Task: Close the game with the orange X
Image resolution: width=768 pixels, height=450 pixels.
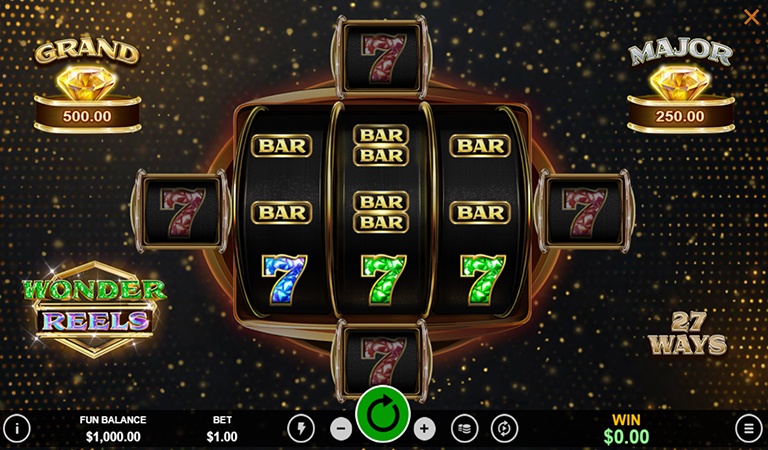Action: coord(751,17)
